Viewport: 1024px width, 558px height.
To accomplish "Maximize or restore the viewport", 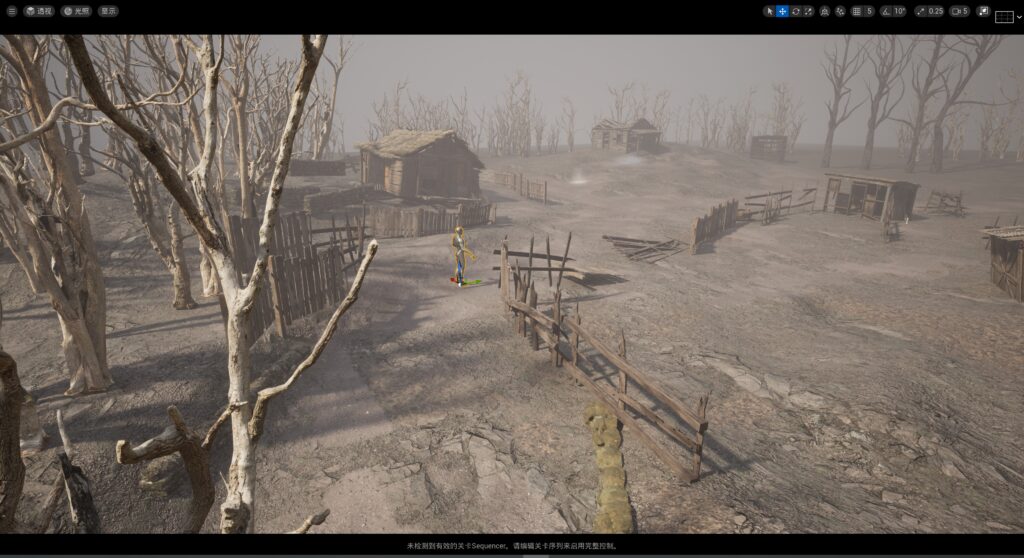I will (x=983, y=11).
